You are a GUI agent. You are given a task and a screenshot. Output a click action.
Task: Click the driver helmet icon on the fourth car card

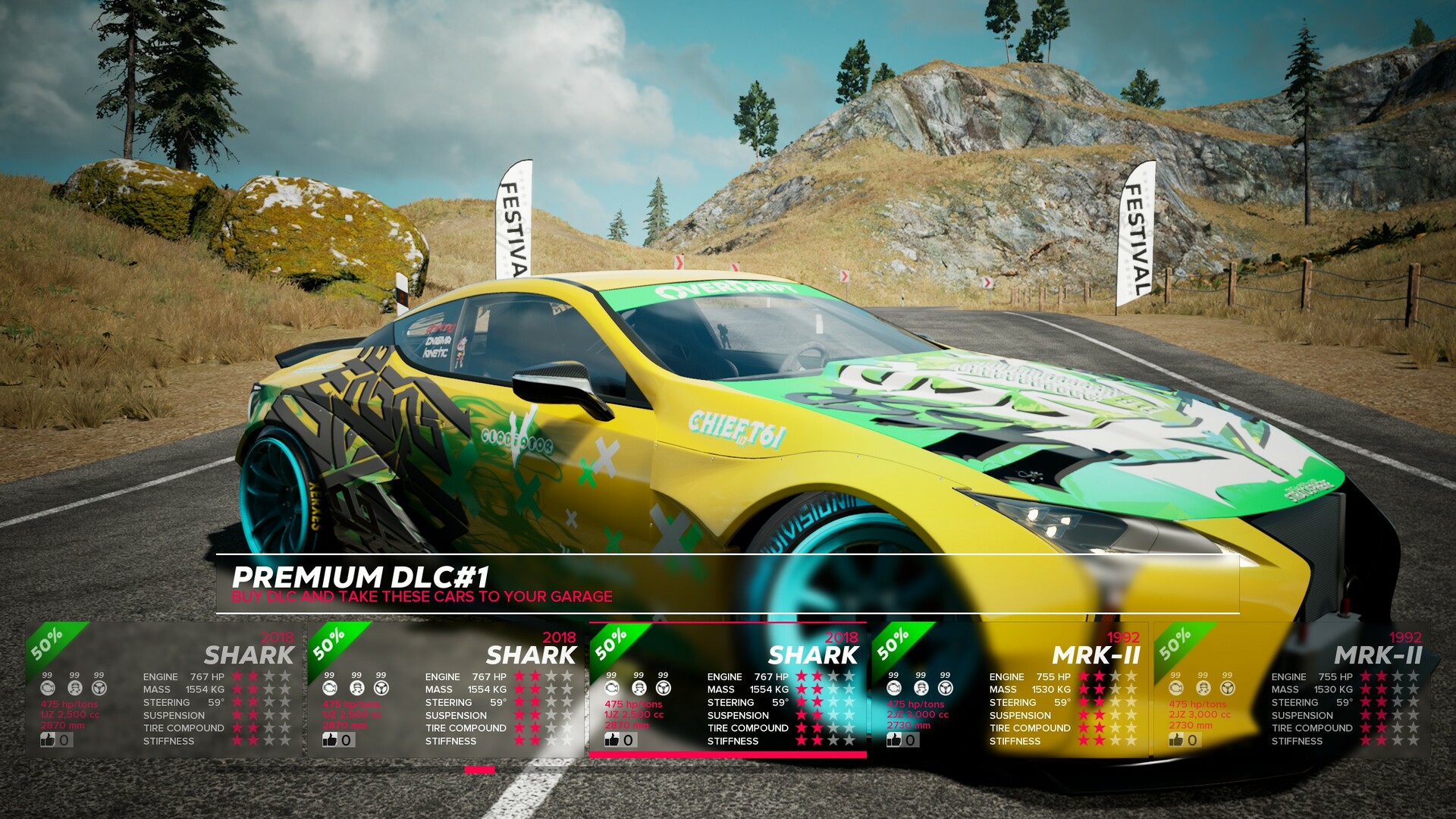tap(920, 687)
